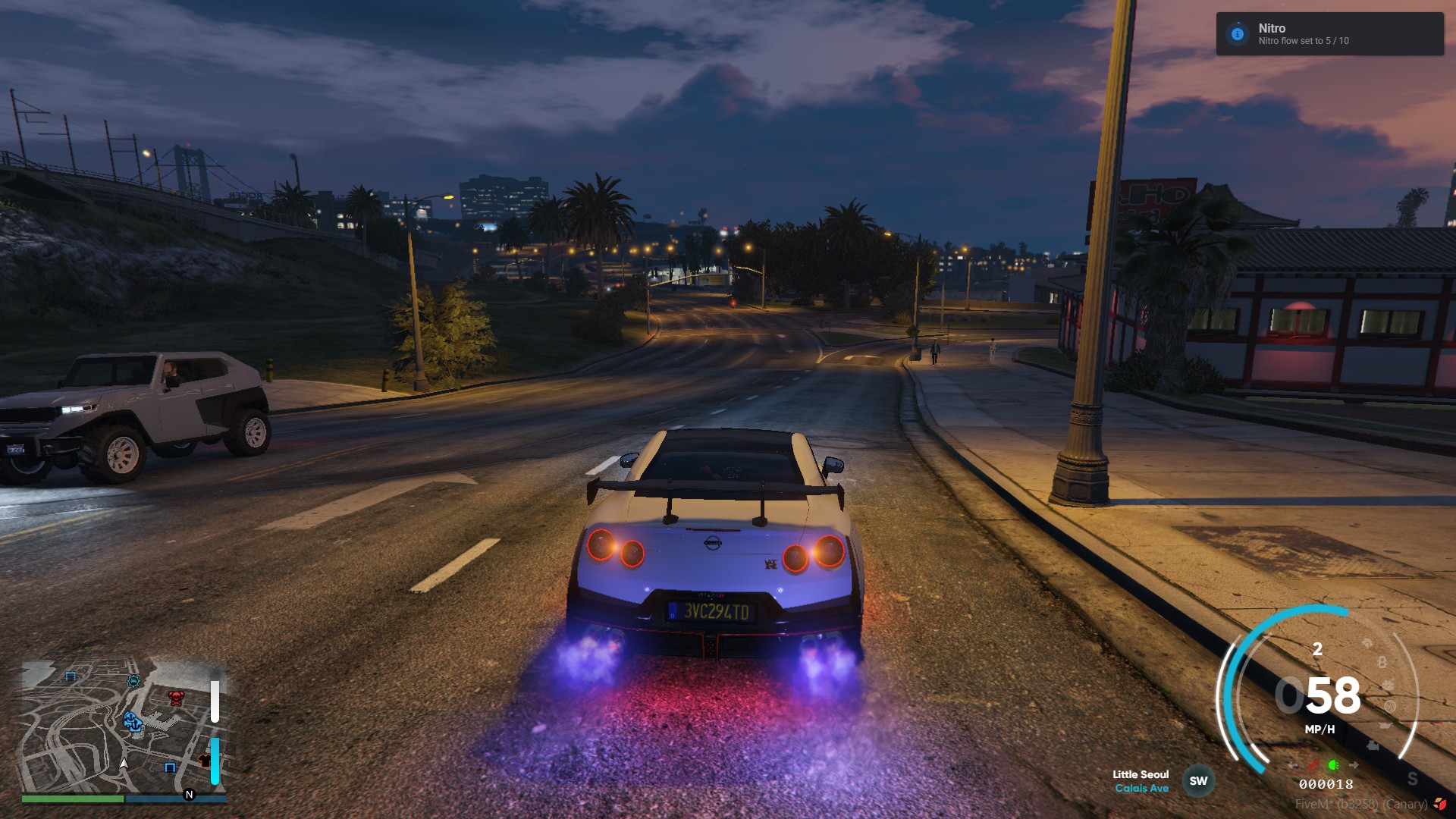Viewport: 1456px width, 819px height.
Task: Activate the right turn signal arrow indicator
Action: 1354,764
